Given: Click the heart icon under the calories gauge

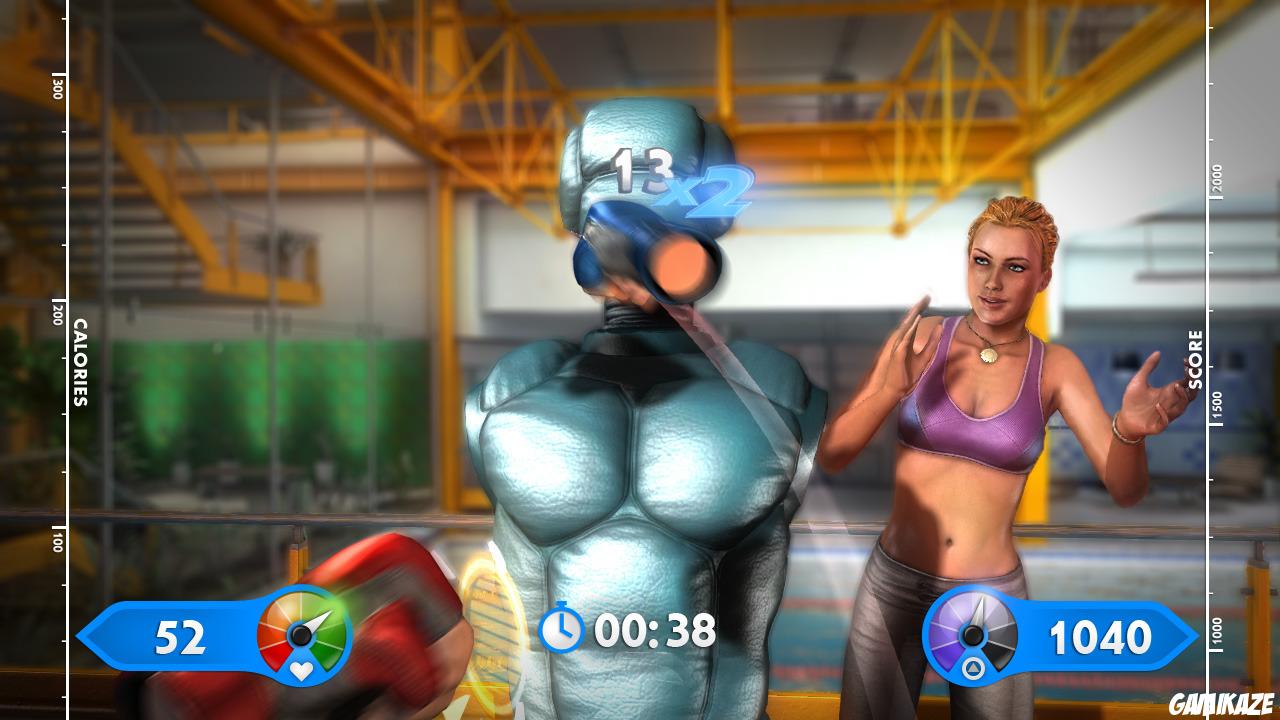Looking at the screenshot, I should click(x=301, y=670).
